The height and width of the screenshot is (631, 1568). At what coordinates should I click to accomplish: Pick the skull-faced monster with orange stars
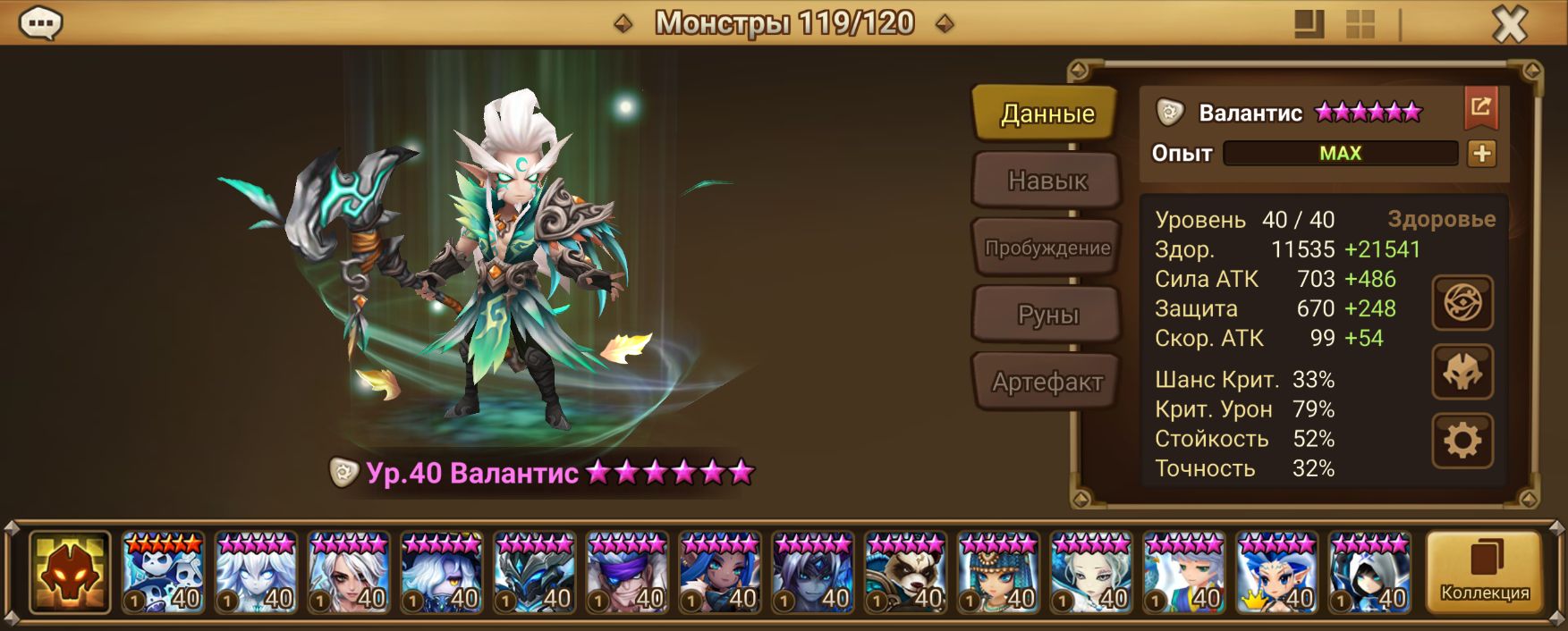(163, 573)
